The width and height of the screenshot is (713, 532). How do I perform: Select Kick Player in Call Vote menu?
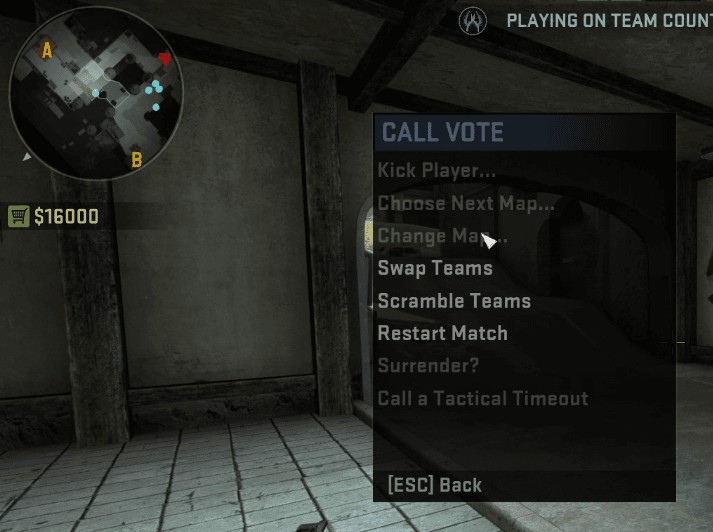click(436, 171)
